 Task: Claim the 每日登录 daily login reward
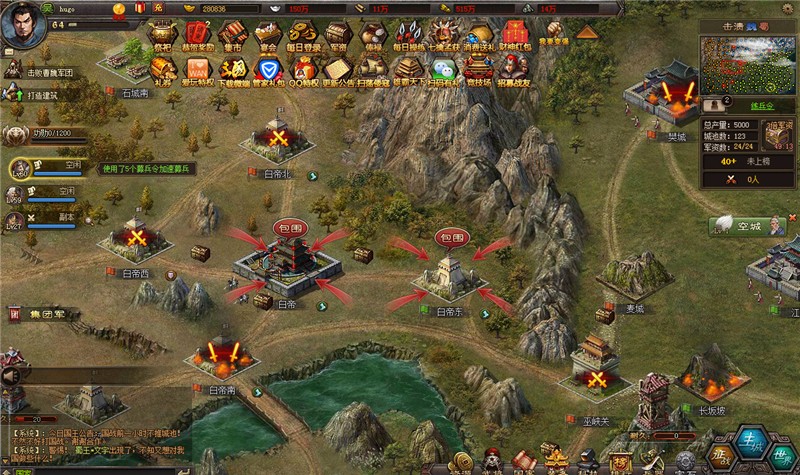[303, 36]
